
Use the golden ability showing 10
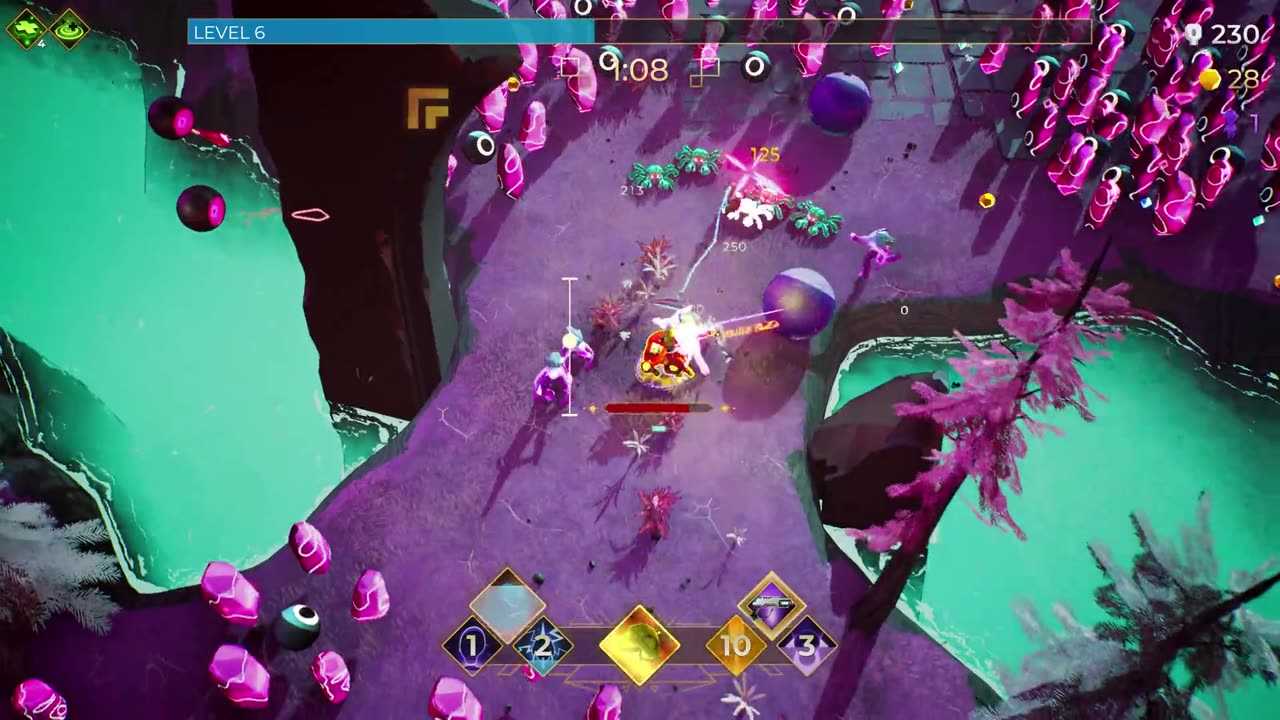[x=735, y=645]
